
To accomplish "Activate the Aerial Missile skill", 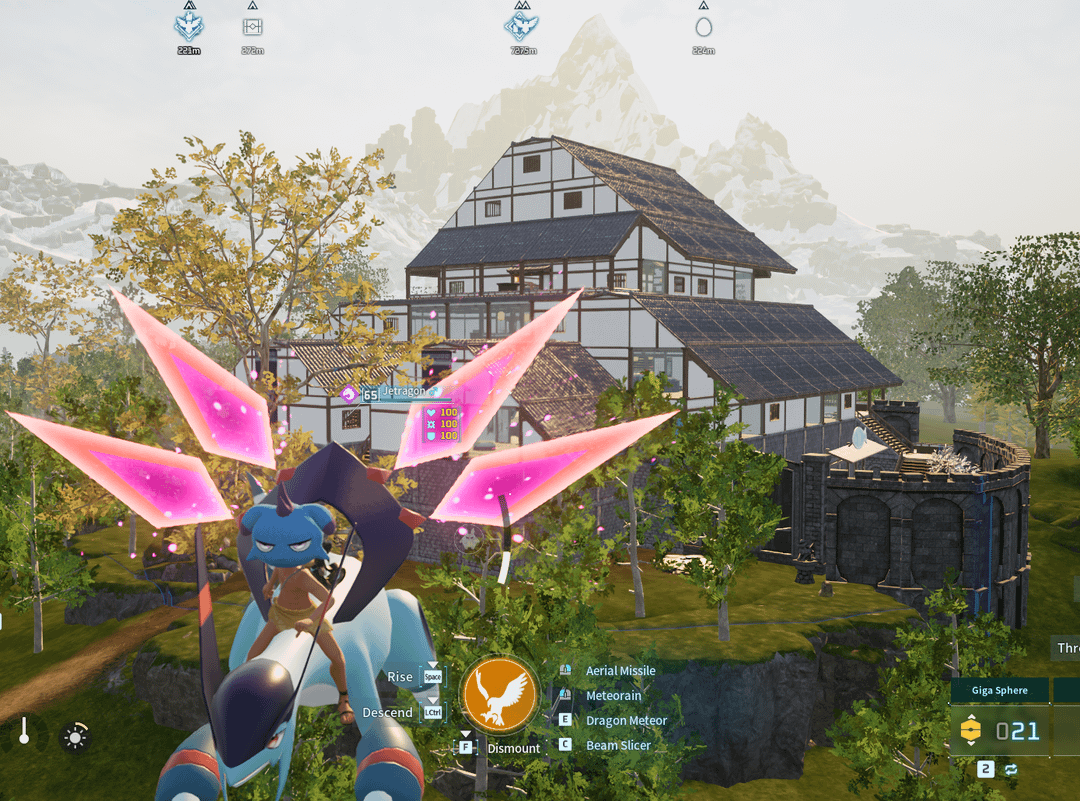I will [620, 671].
